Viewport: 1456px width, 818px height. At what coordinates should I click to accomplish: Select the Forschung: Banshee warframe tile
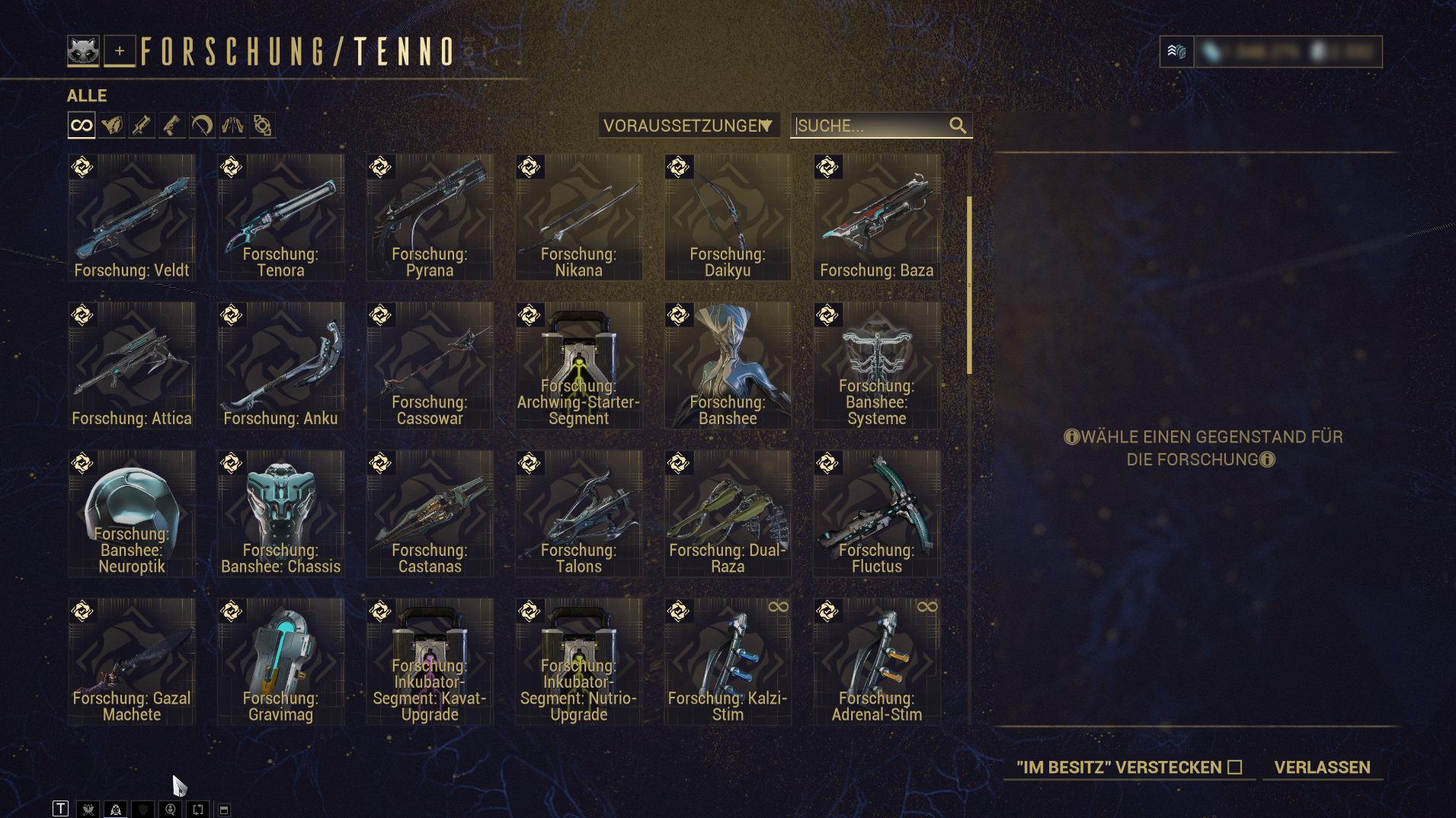pyautogui.click(x=728, y=366)
